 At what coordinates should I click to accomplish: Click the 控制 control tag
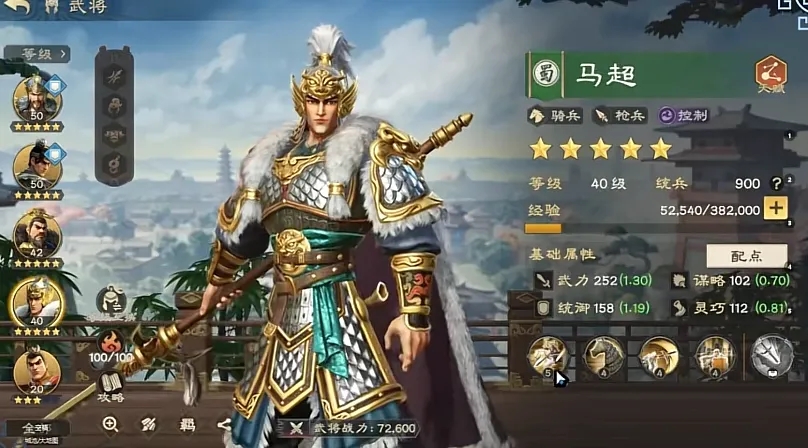pyautogui.click(x=684, y=116)
